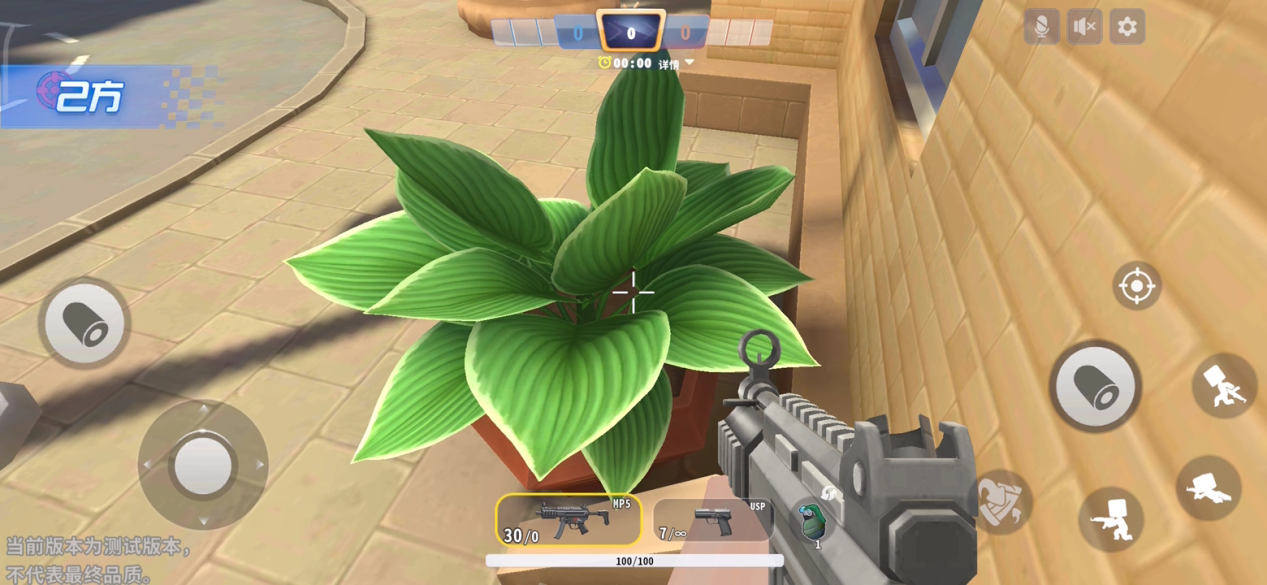Select the MP5 weapon slot
1267x585 pixels.
pyautogui.click(x=568, y=520)
